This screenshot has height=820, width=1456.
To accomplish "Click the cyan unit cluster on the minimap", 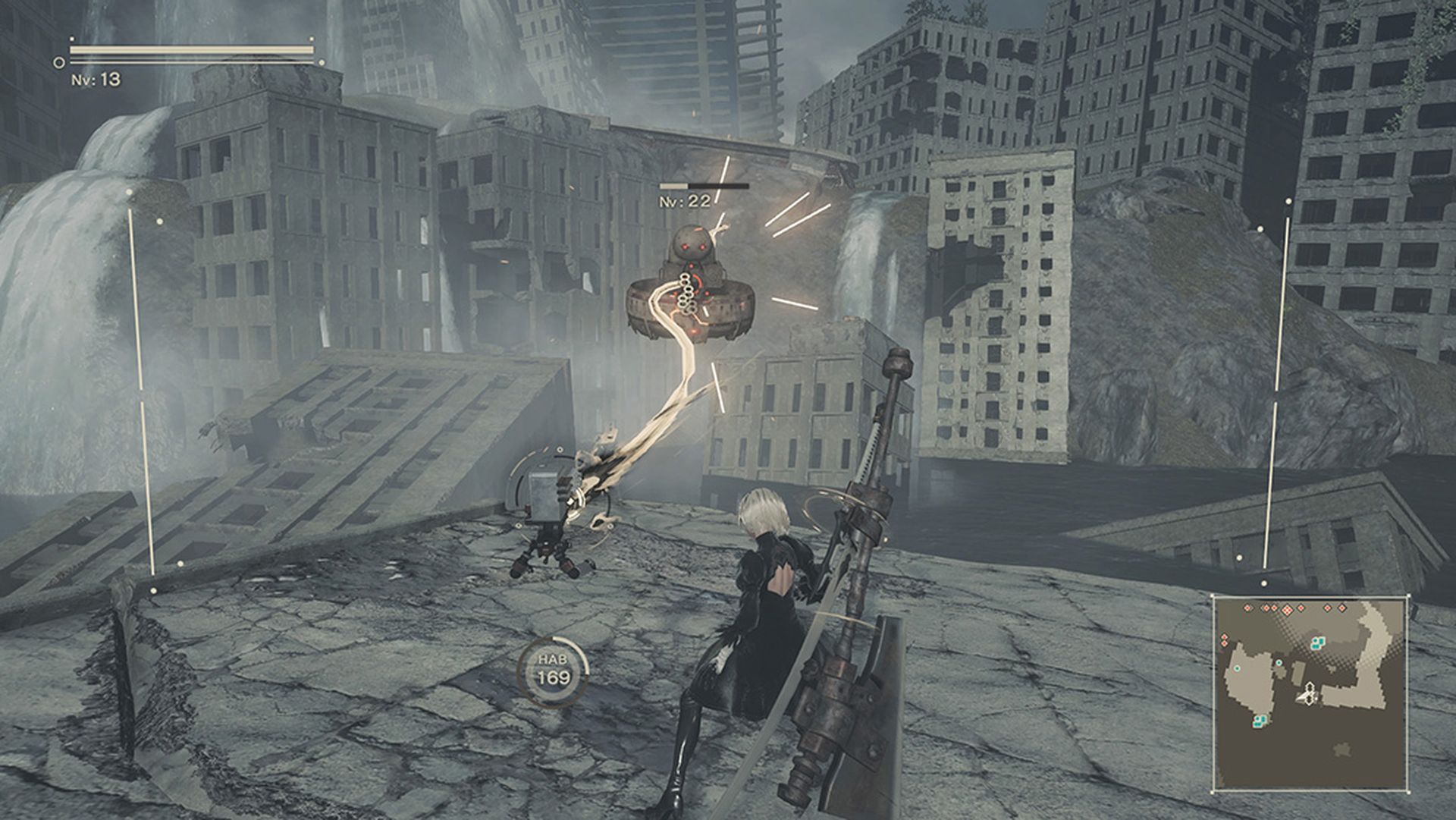I will pos(1317,643).
